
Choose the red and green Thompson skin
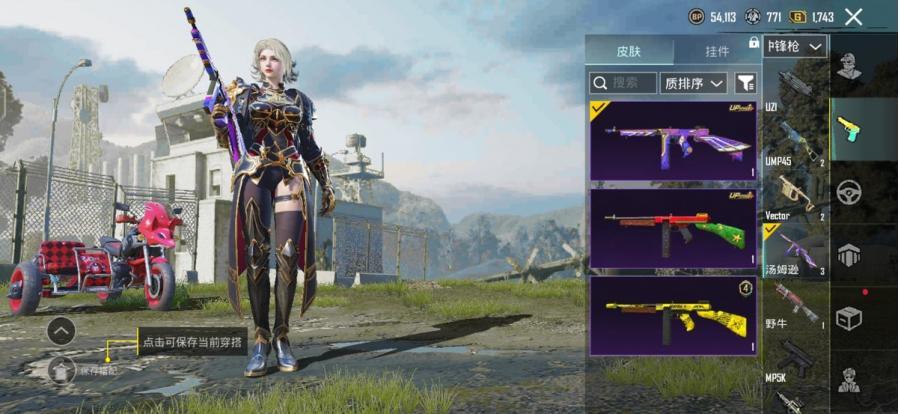672,229
